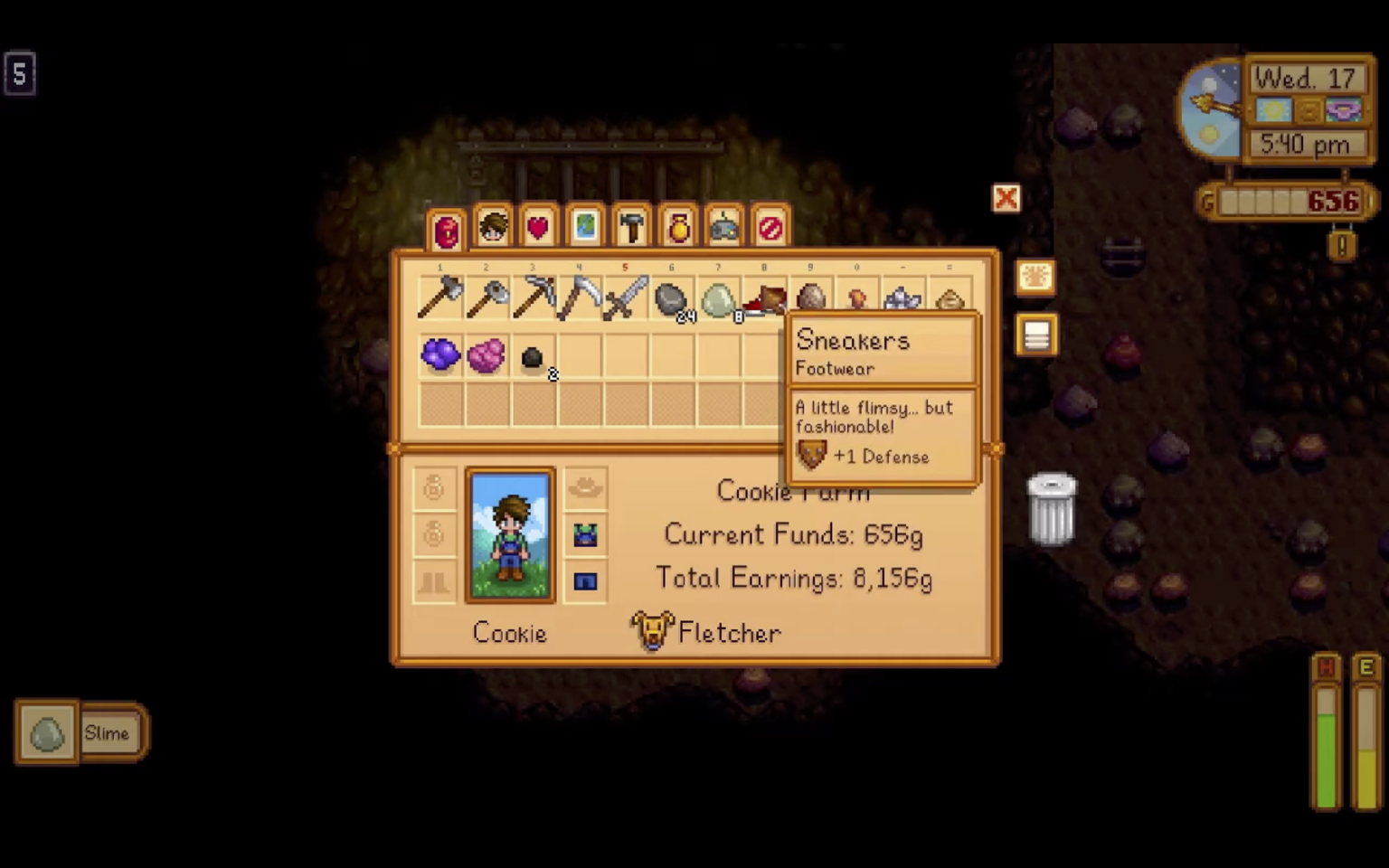1389x868 pixels.
Task: Select the sword in hotbar slot 5
Action: tap(625, 298)
